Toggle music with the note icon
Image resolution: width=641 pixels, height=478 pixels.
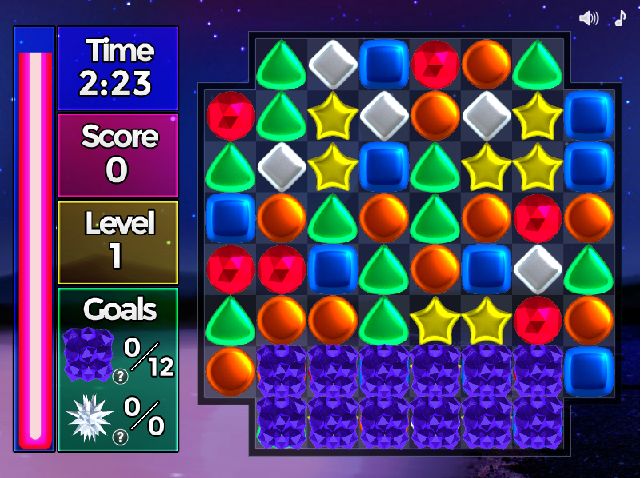click(x=618, y=17)
